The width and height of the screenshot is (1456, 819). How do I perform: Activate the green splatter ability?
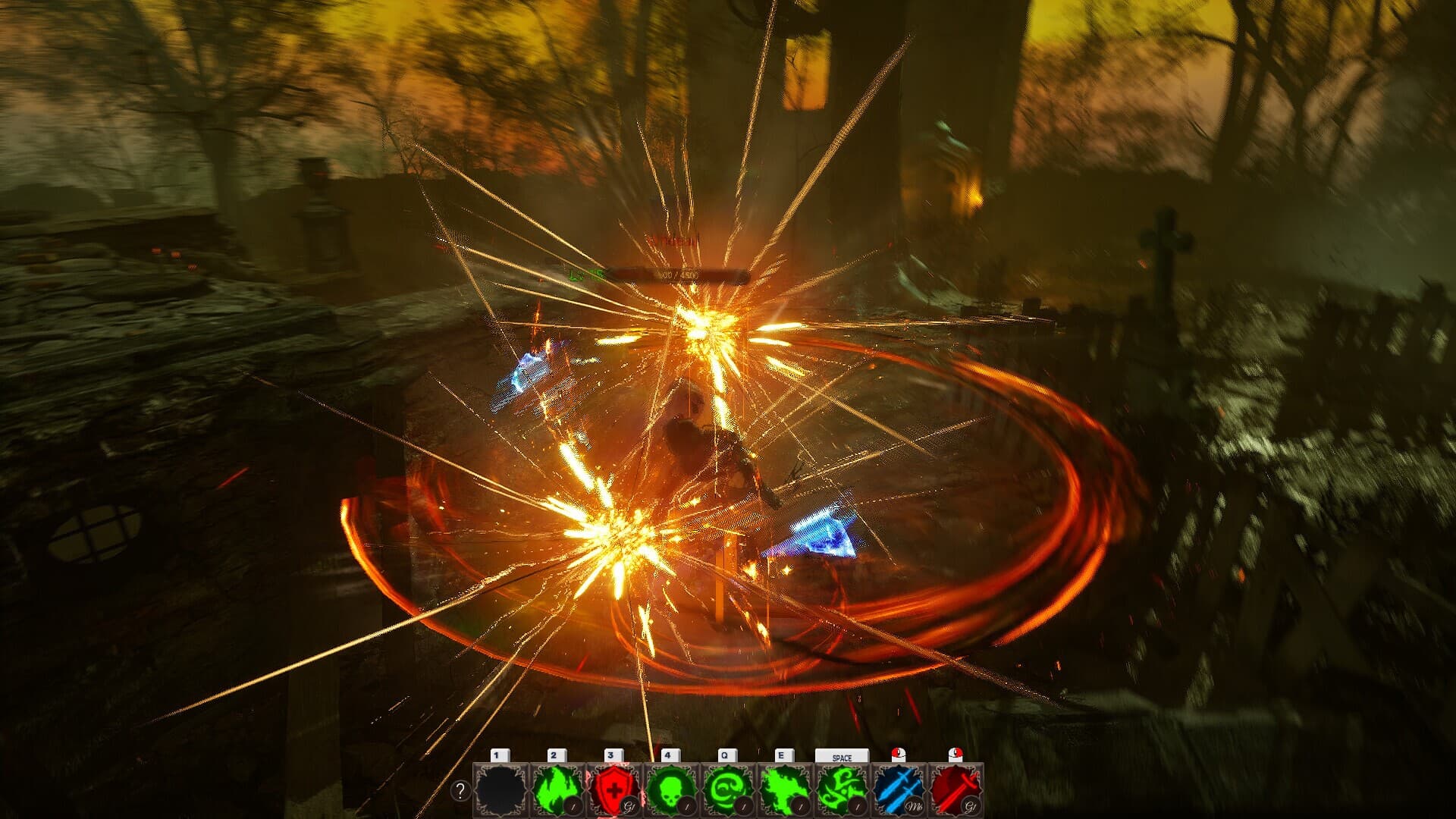click(785, 789)
